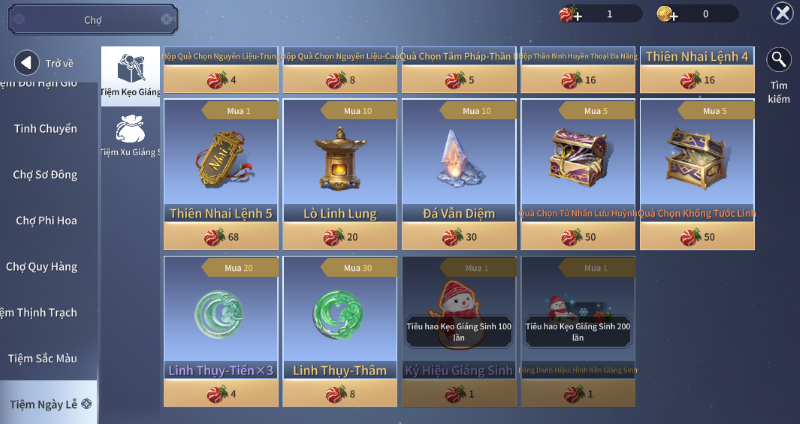Open the Tìm kiếm search
The width and height of the screenshot is (800, 424).
(x=779, y=76)
